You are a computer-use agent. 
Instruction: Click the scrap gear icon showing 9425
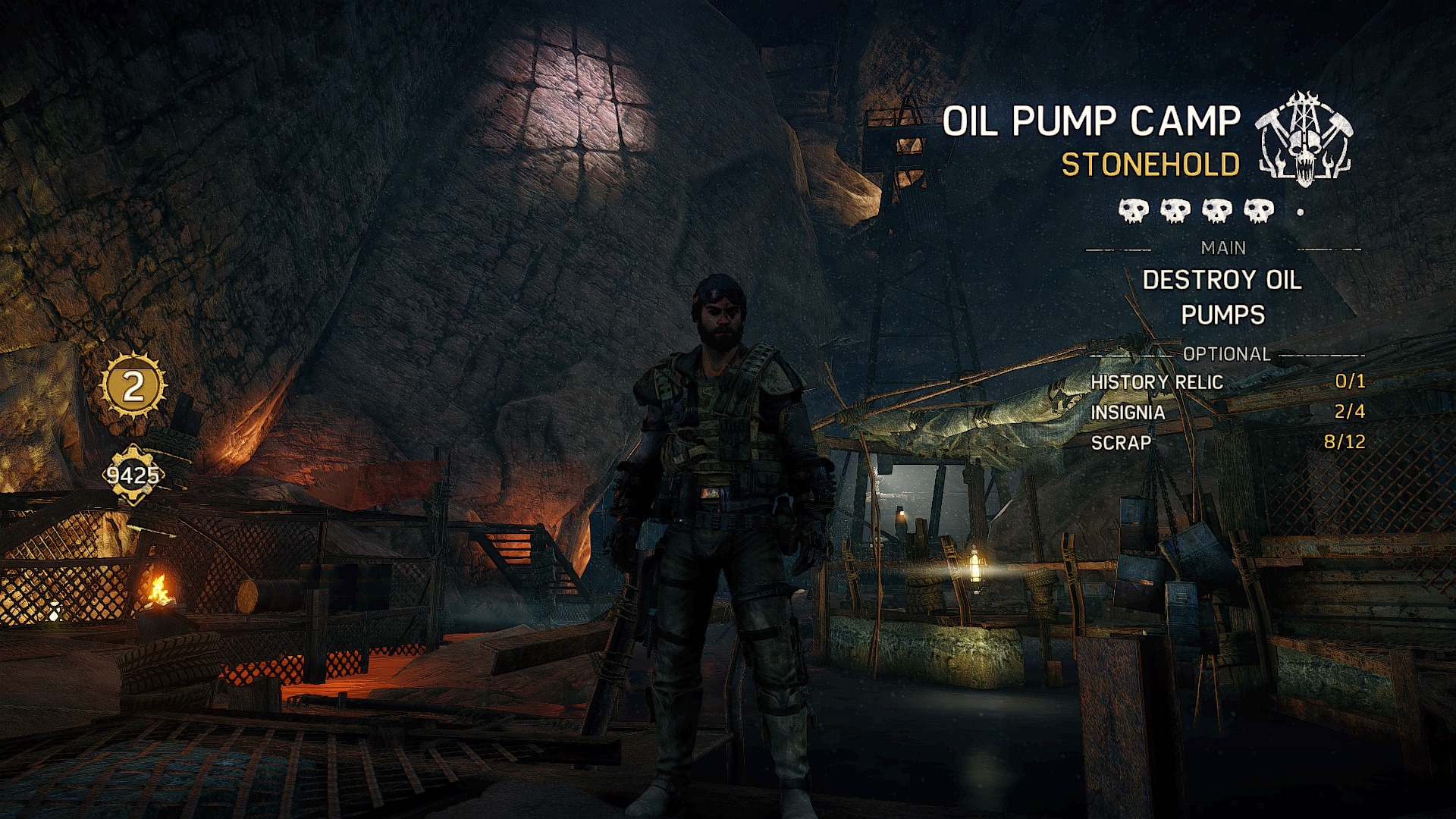point(133,475)
